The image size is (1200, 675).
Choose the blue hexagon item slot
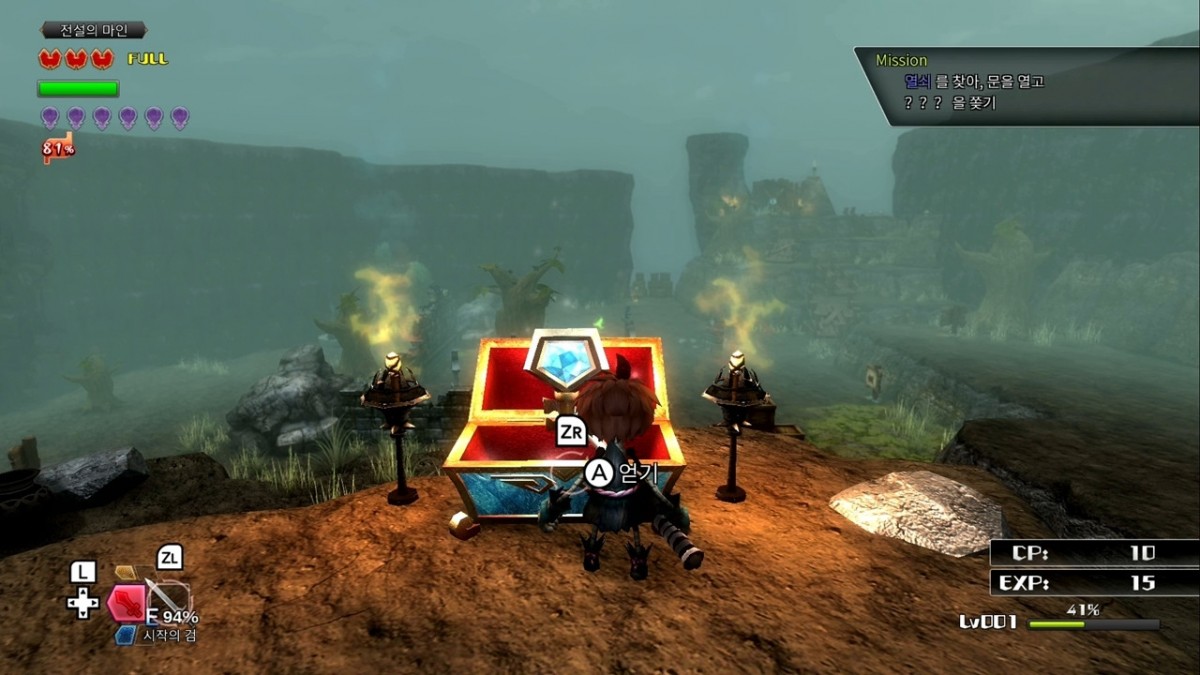pos(124,635)
